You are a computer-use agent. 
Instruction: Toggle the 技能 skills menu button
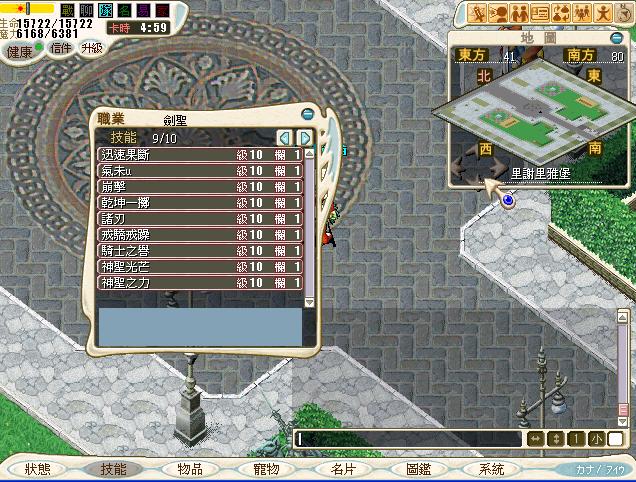(x=113, y=468)
